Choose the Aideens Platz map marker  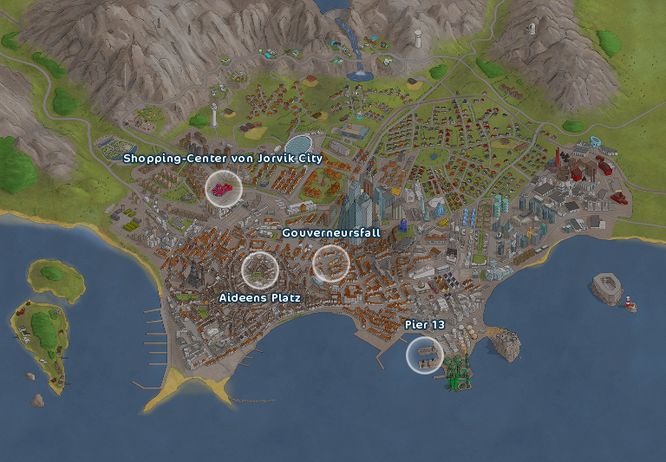(x=260, y=268)
